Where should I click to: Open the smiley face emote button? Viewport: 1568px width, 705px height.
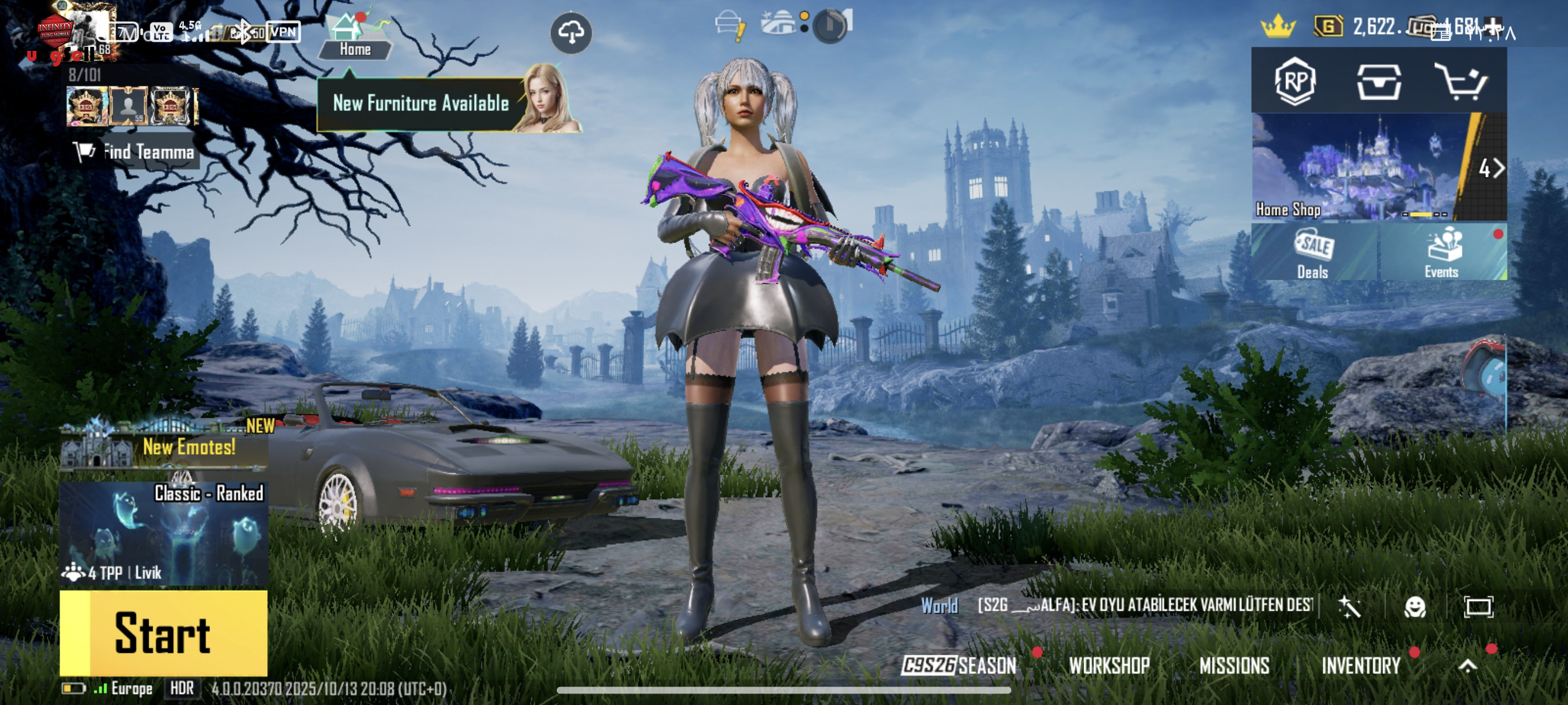[1414, 606]
